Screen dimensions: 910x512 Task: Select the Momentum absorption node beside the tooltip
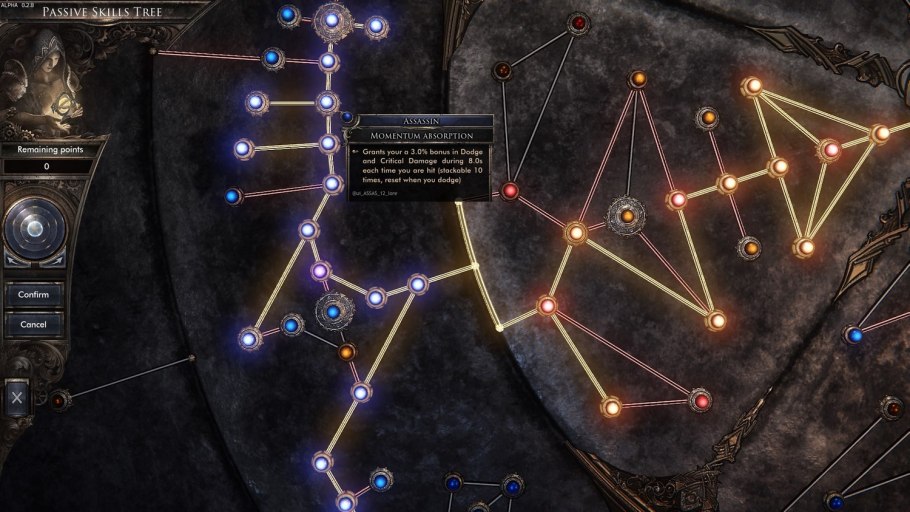point(346,117)
